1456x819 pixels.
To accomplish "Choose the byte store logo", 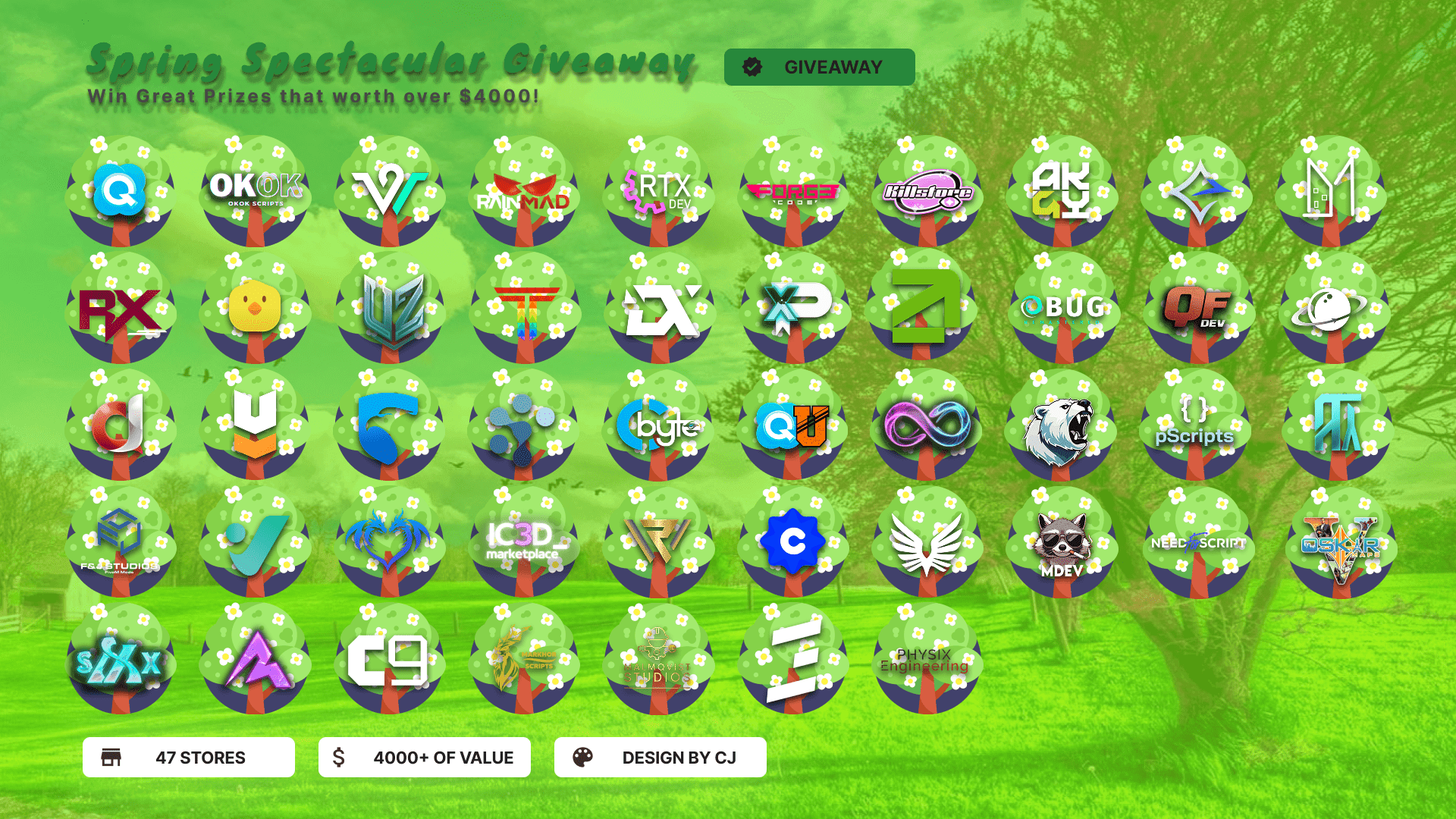I will 658,425.
